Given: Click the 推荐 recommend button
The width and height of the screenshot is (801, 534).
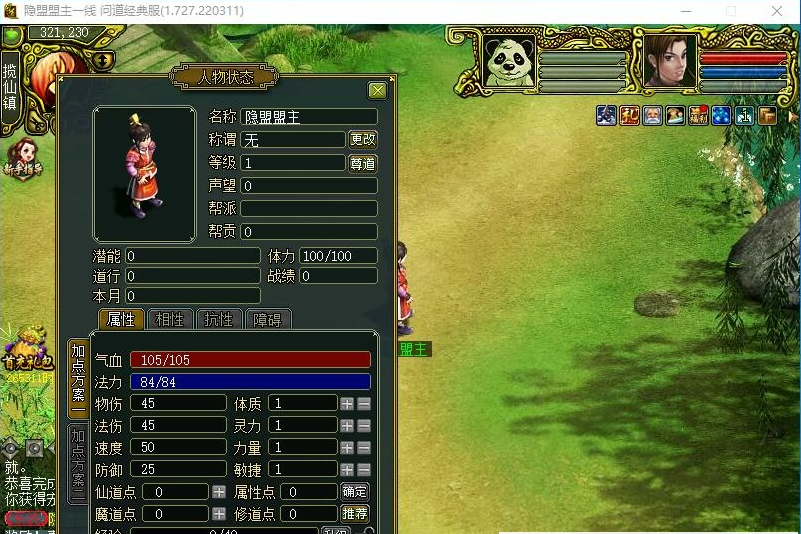Looking at the screenshot, I should click(x=355, y=514).
